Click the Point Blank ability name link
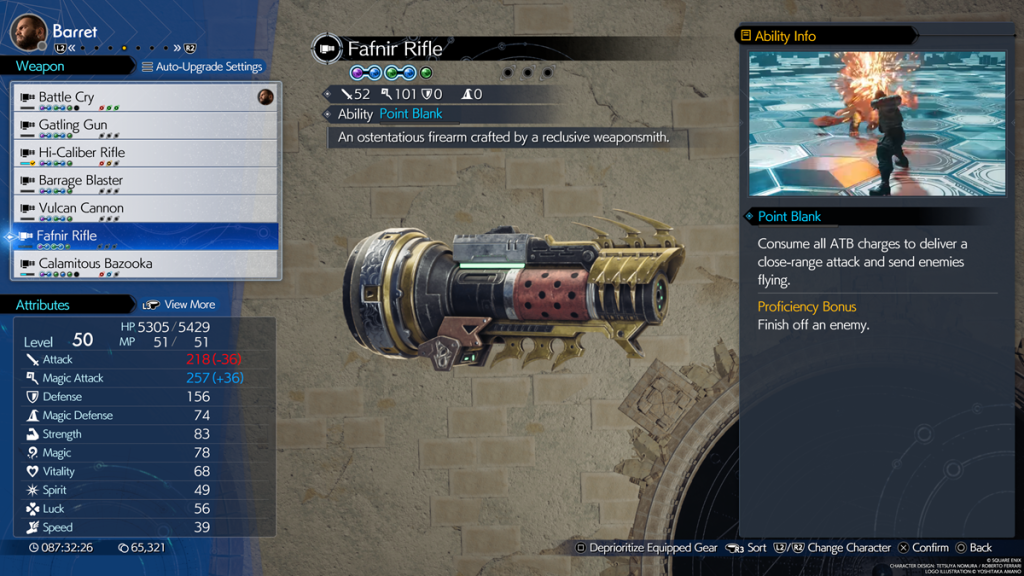This screenshot has height=576, width=1024. pyautogui.click(x=410, y=114)
